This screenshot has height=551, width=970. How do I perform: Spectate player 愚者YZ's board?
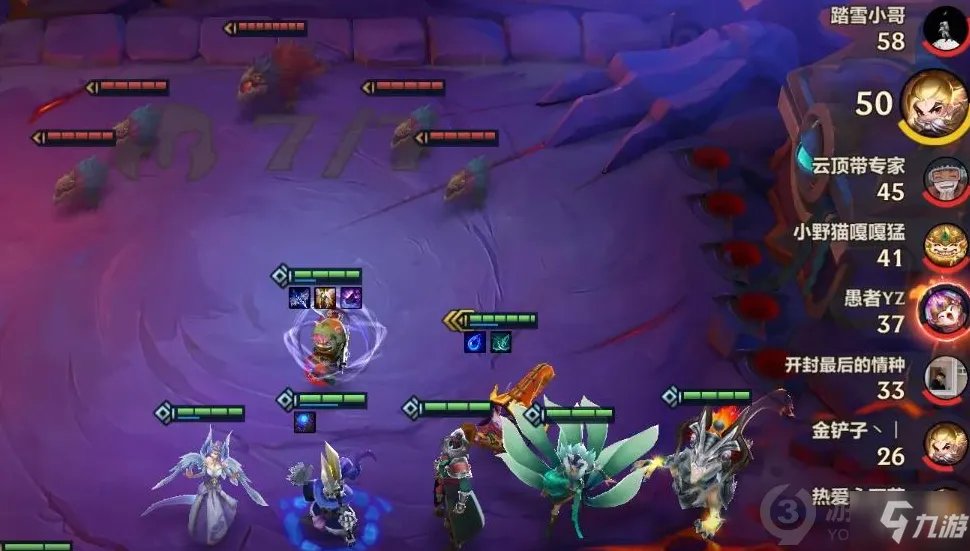[944, 309]
